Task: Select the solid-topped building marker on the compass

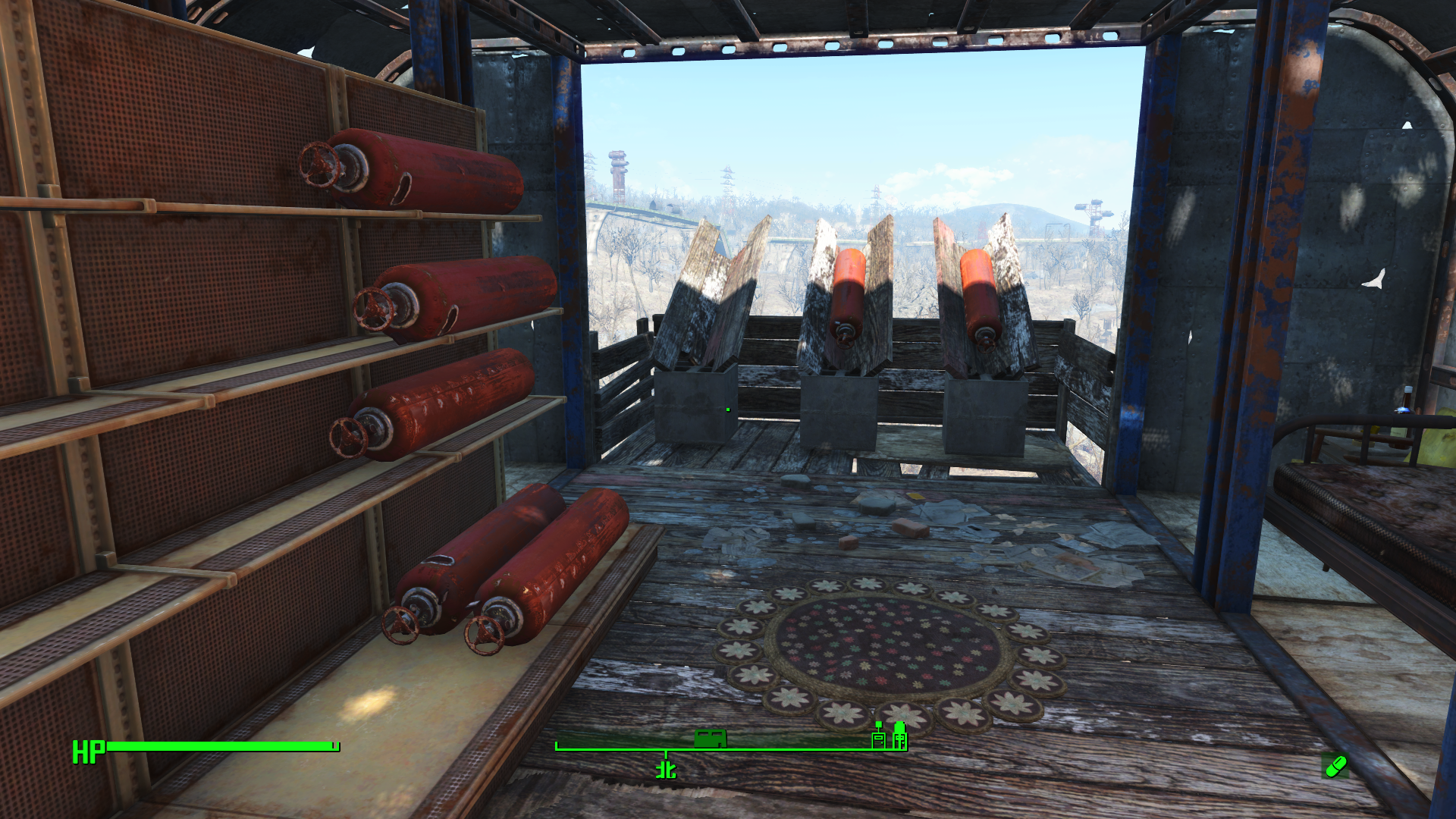Action: click(x=899, y=736)
